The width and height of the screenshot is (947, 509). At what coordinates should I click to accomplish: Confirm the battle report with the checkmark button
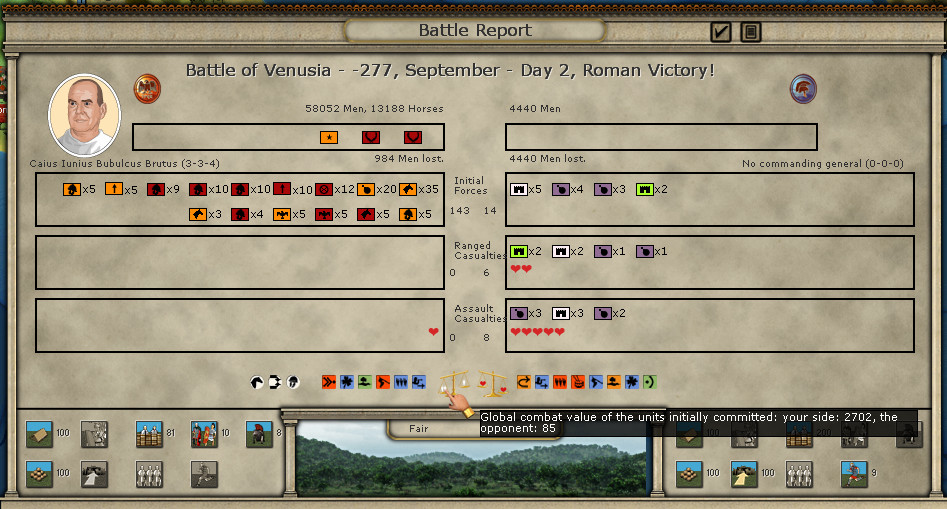pos(721,32)
